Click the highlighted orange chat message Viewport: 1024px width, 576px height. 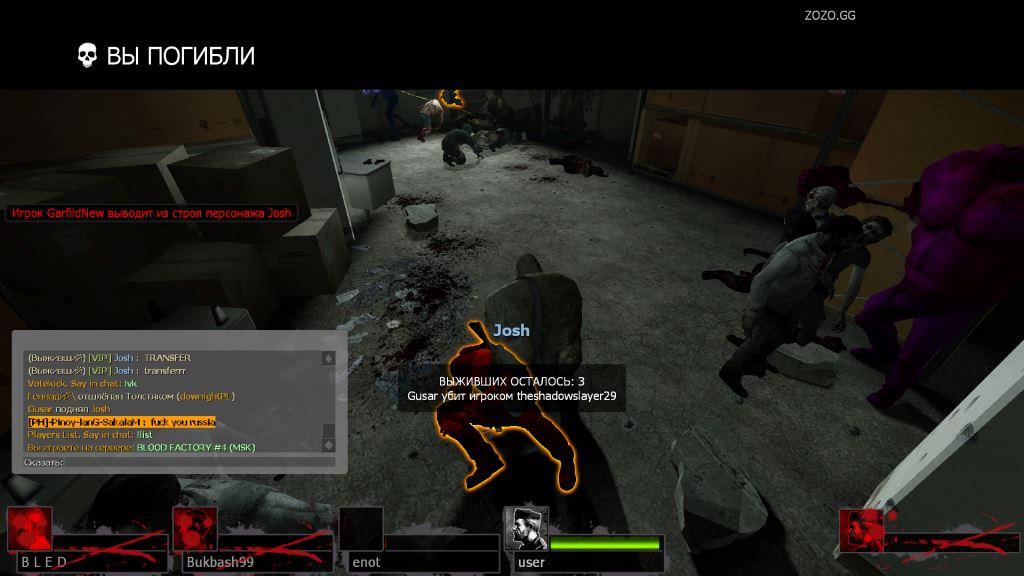point(121,422)
